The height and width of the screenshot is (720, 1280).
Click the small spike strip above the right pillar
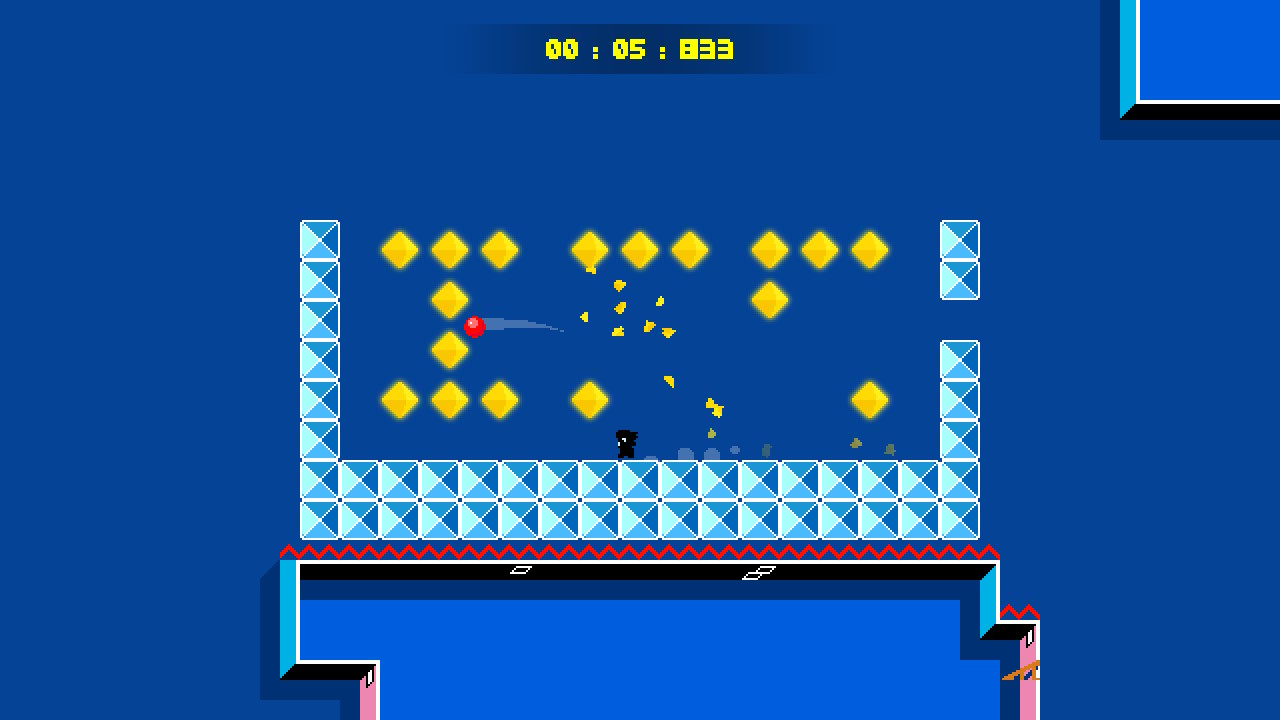tap(1022, 610)
